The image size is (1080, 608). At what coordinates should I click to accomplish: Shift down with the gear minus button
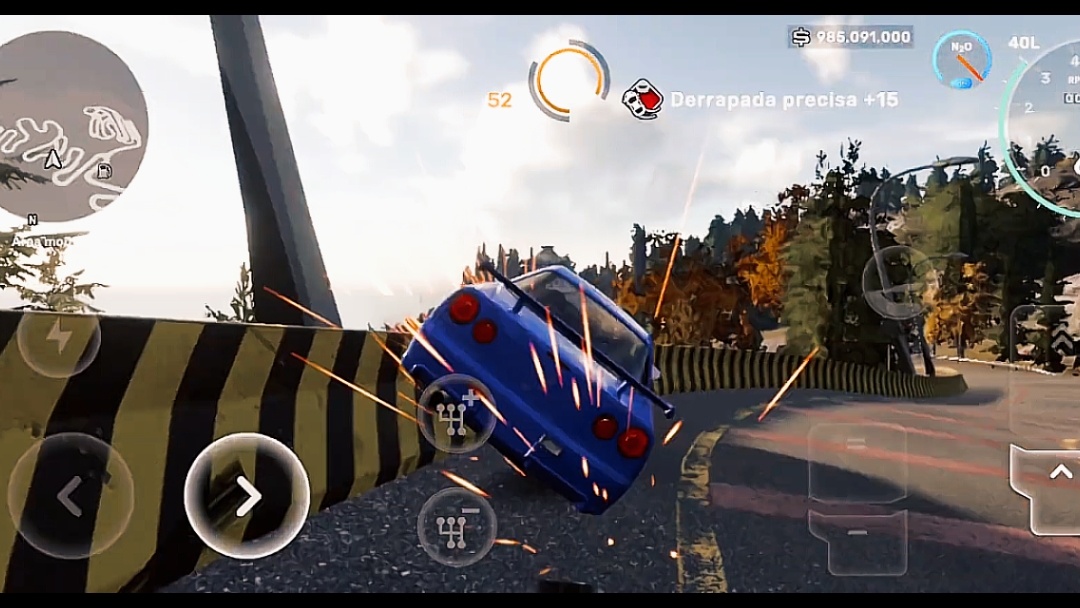456,526
